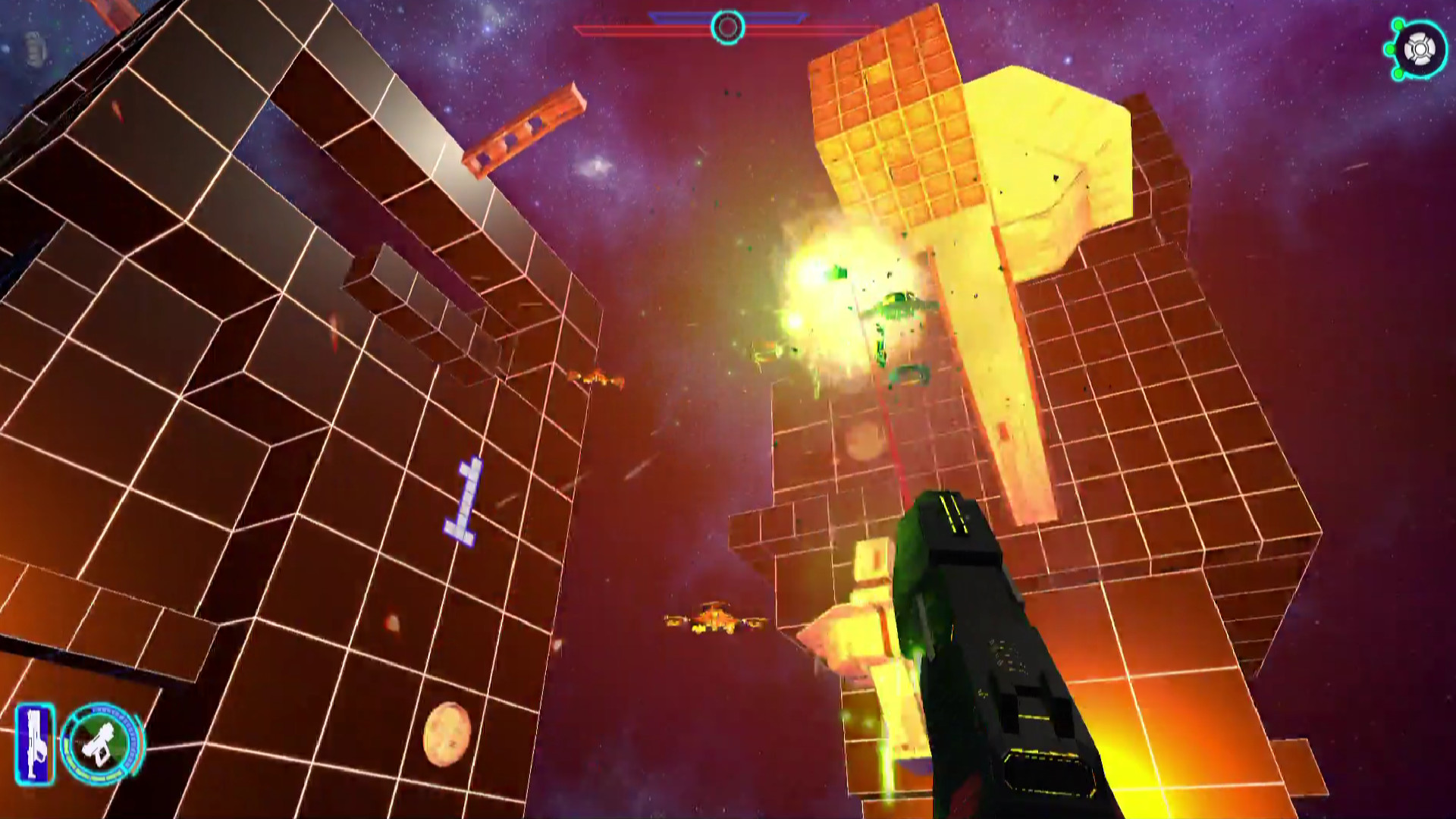The width and height of the screenshot is (1456, 819).
Task: Click the topmost green node on shield indicator
Action: click(x=1398, y=25)
